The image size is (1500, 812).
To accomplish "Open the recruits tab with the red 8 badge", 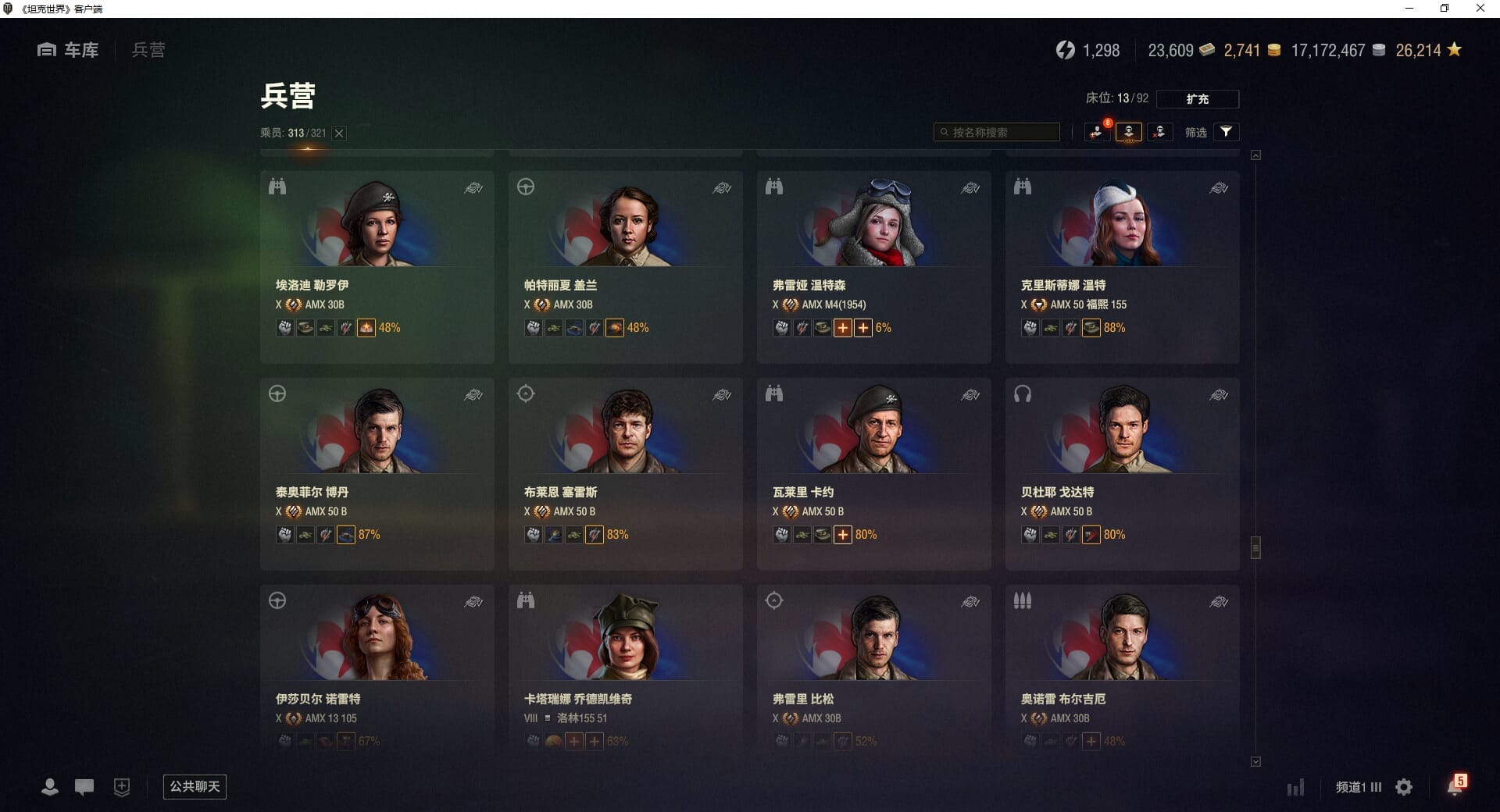I will click(x=1098, y=132).
